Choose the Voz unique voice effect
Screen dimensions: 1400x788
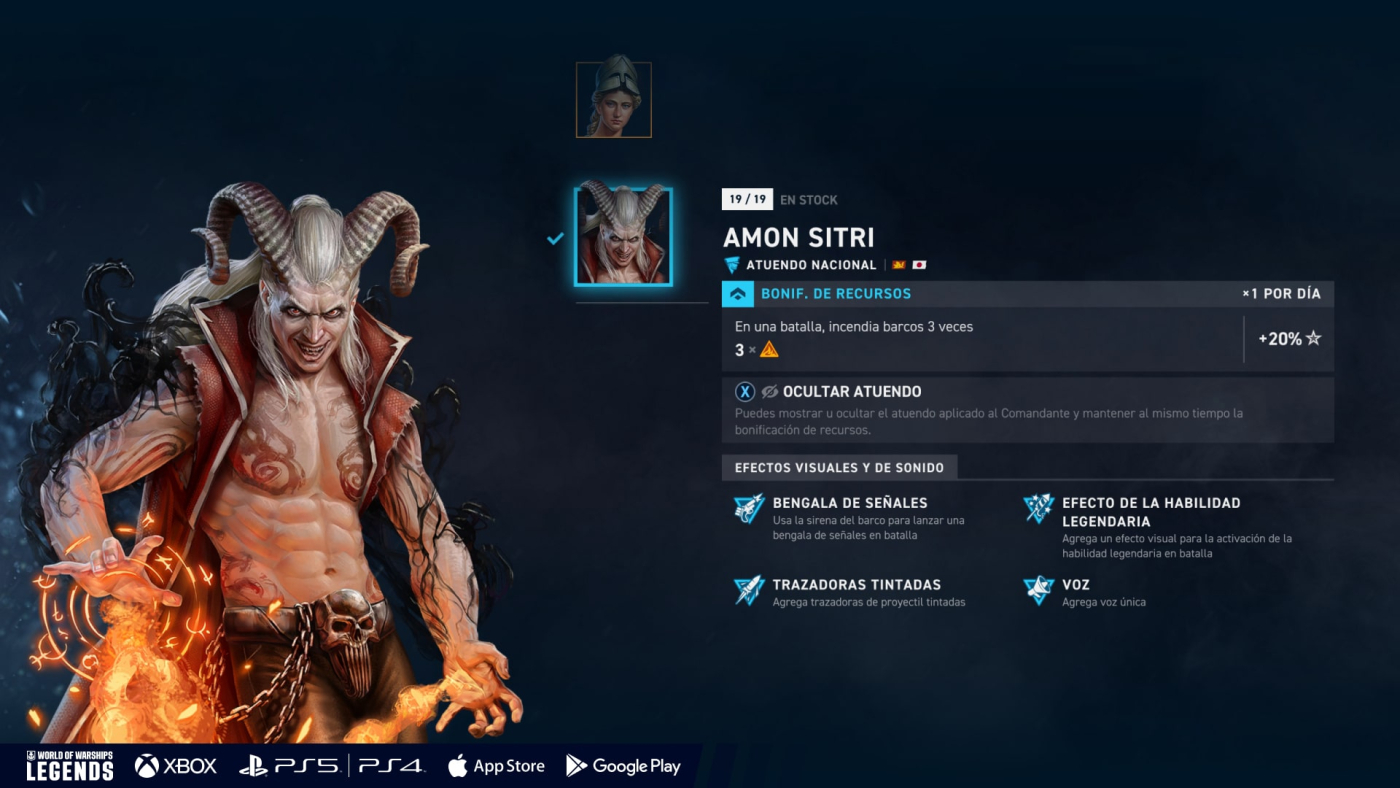[x=1075, y=585]
